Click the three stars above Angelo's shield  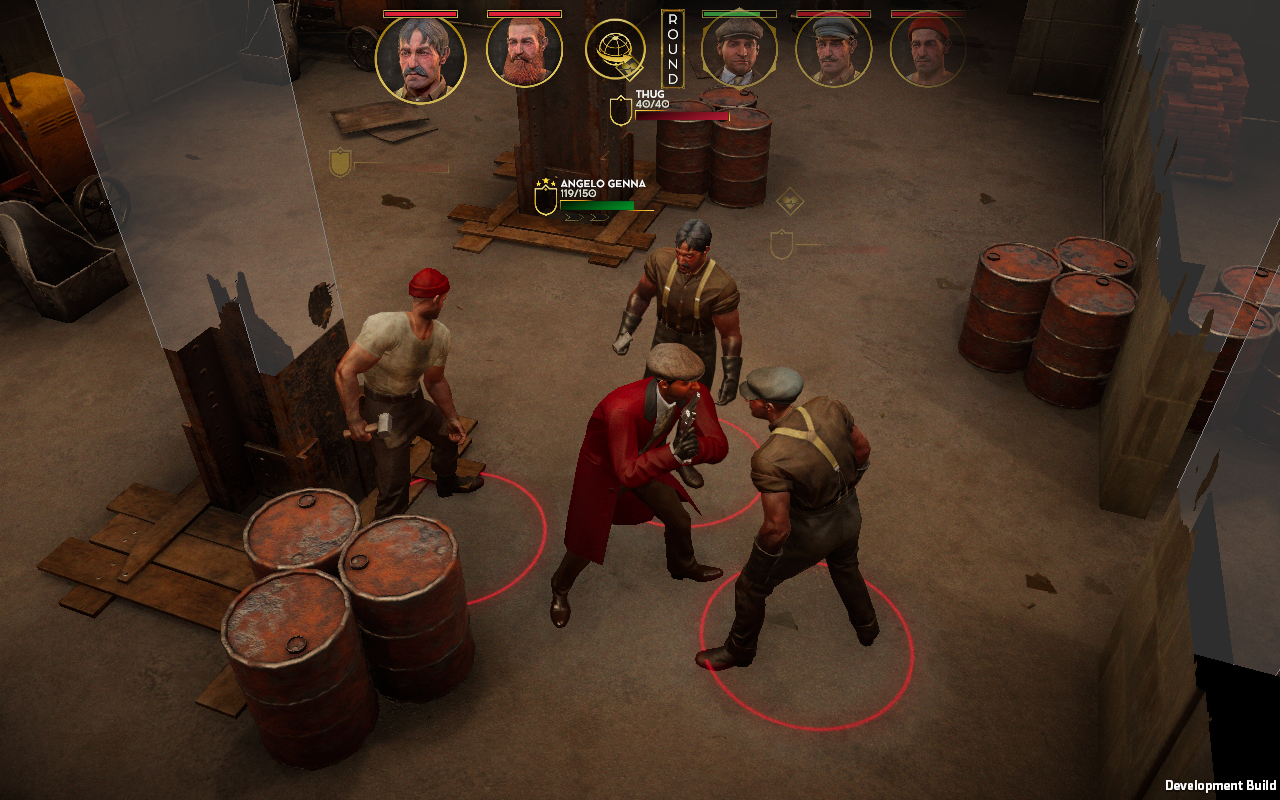544,181
